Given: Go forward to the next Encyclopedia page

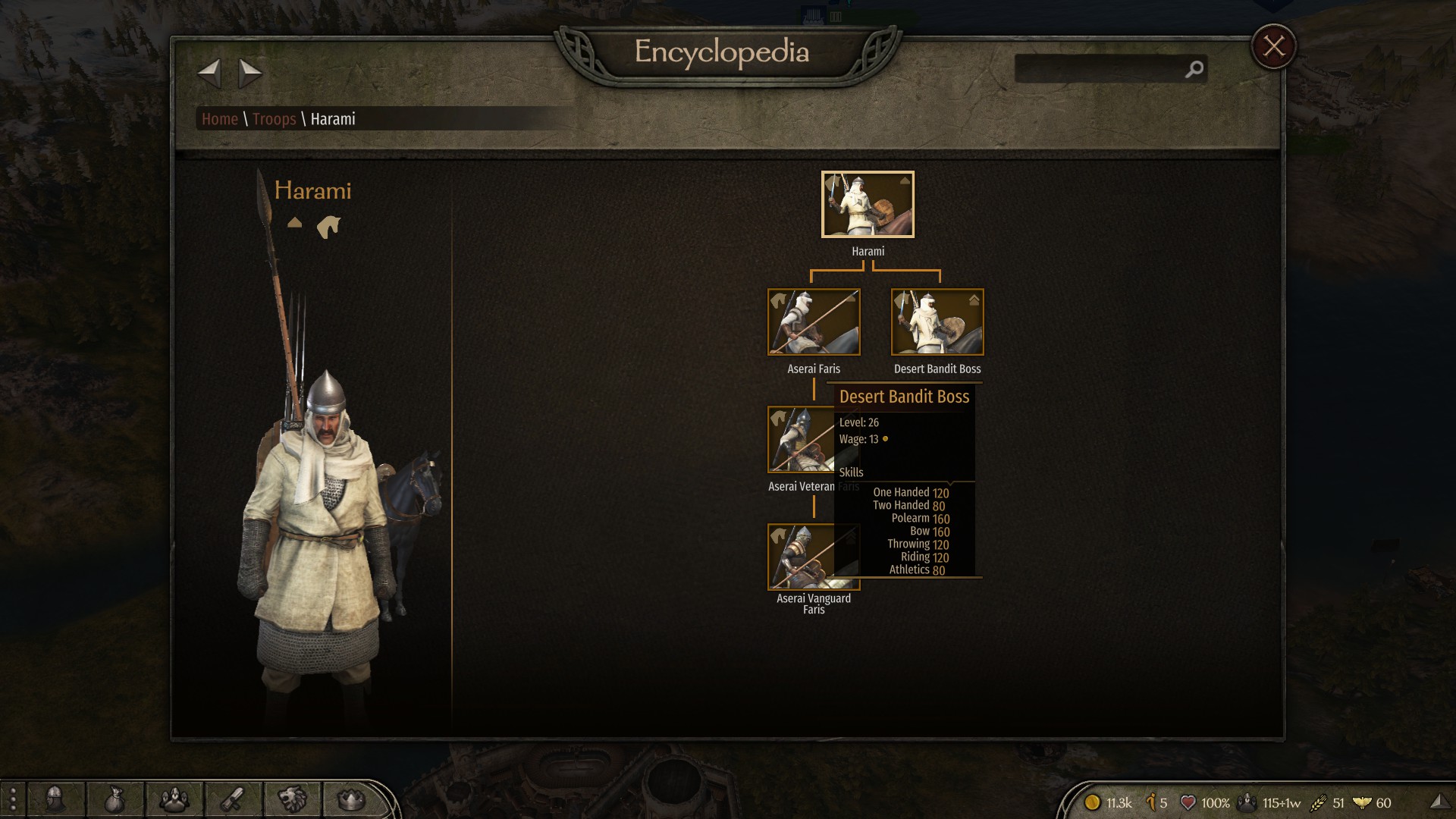Looking at the screenshot, I should (x=249, y=74).
